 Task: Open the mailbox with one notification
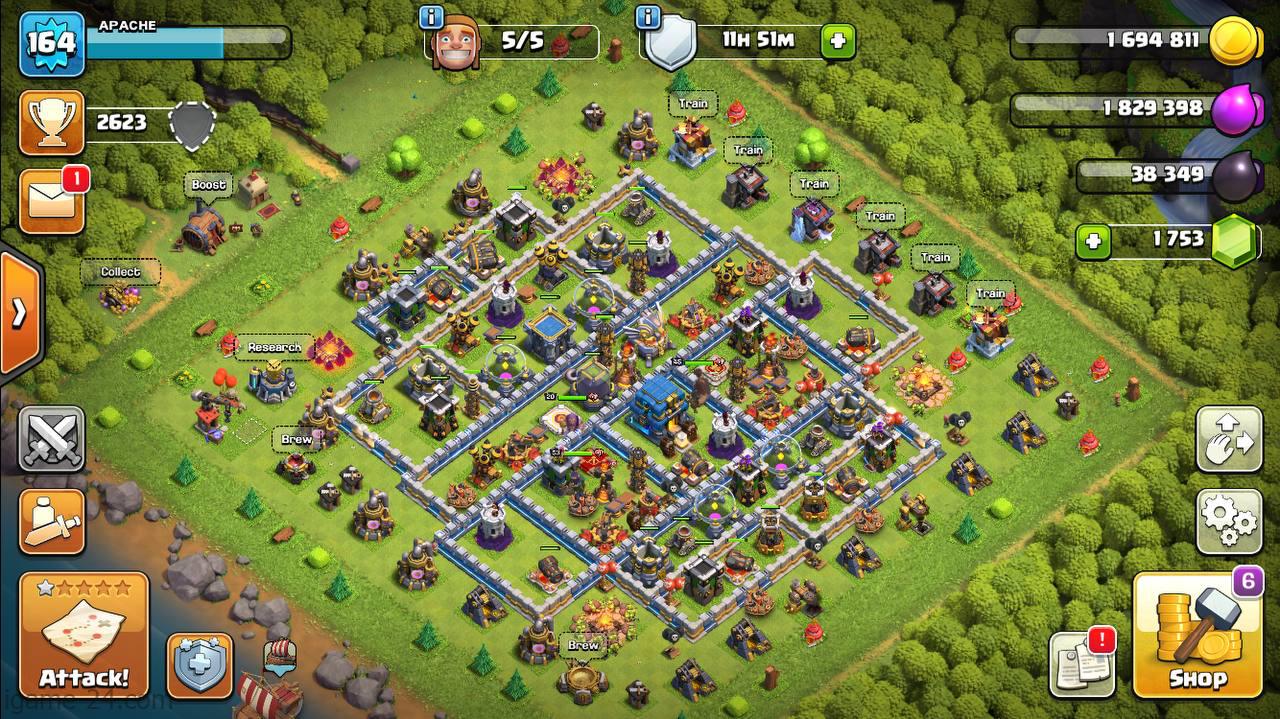51,202
